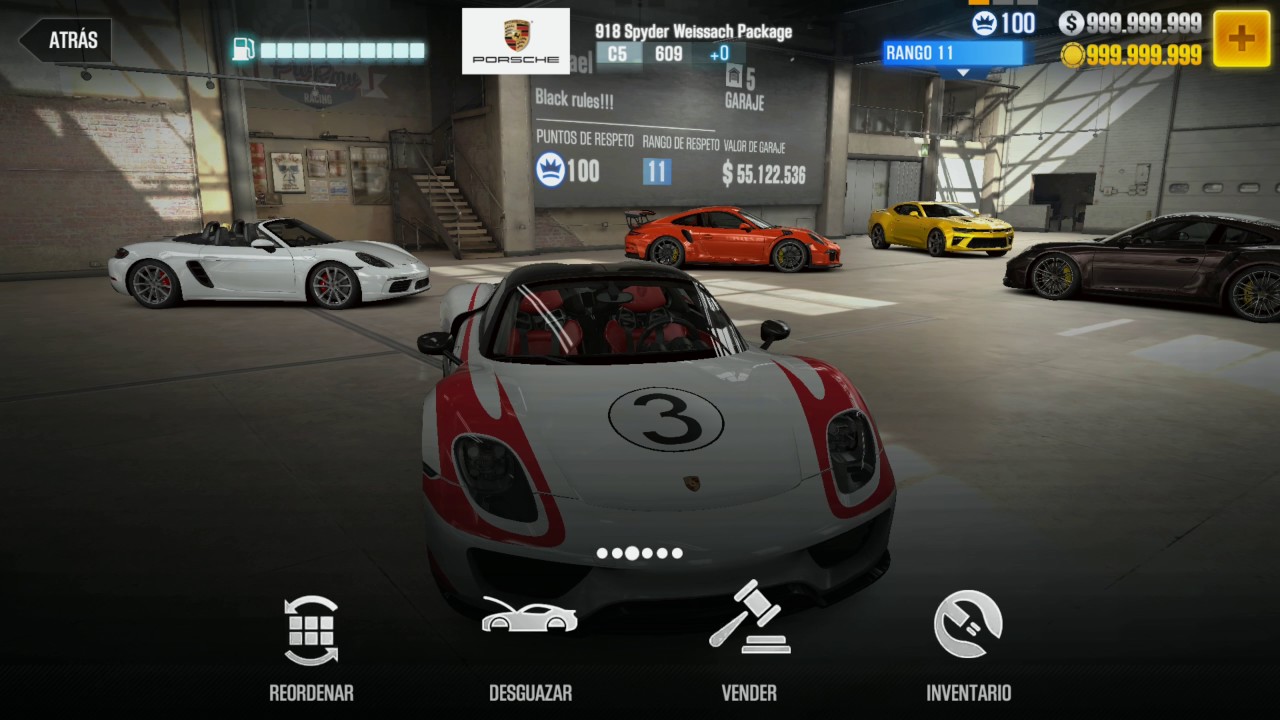Open the Inventario menu
This screenshot has height=720, width=1280.
968,645
